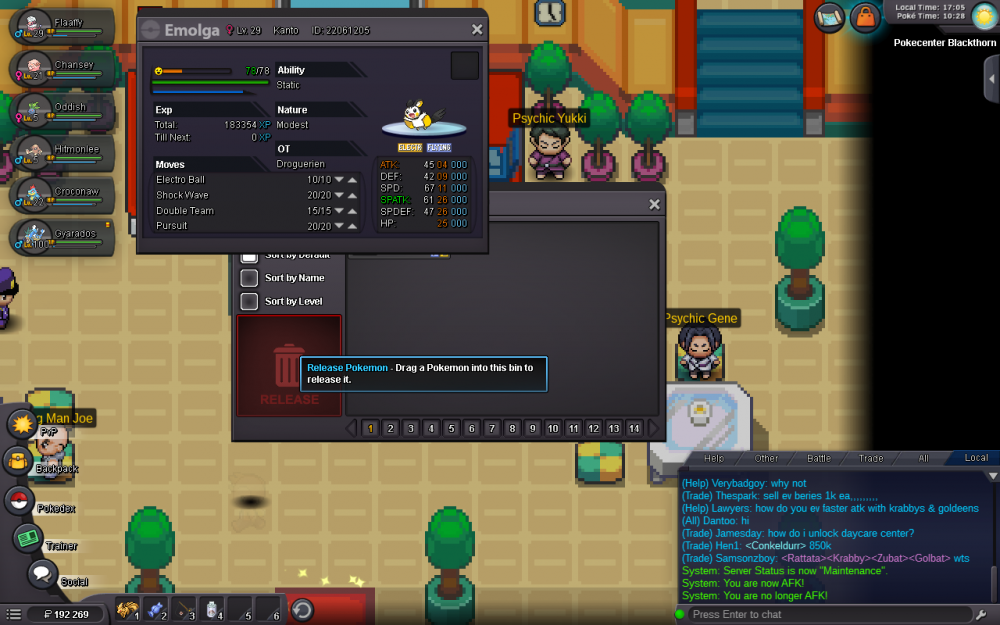
Task: Move Electro Ball down in move order
Action: coord(339,180)
